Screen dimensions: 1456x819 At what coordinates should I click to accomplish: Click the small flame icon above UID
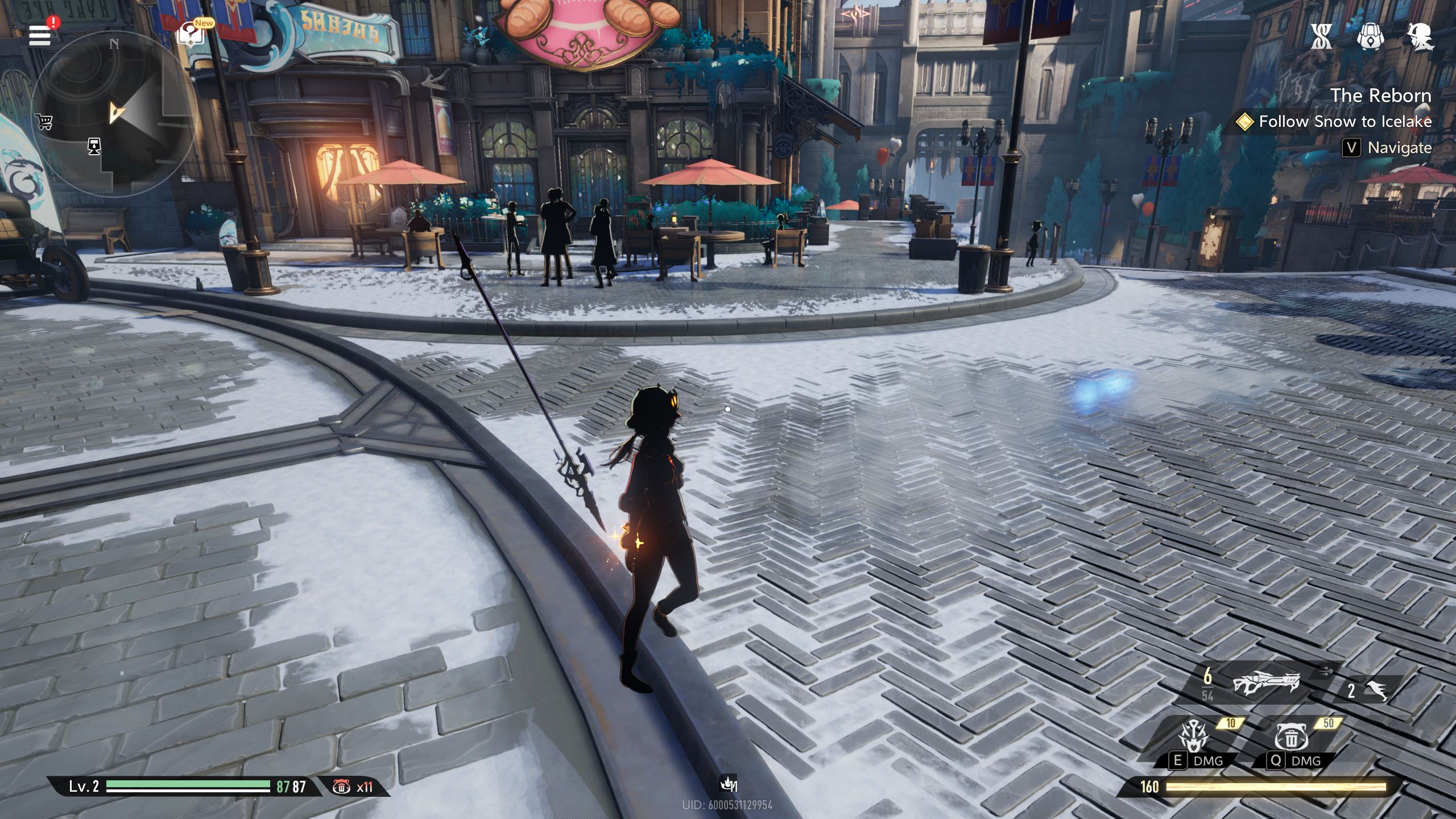click(x=727, y=784)
